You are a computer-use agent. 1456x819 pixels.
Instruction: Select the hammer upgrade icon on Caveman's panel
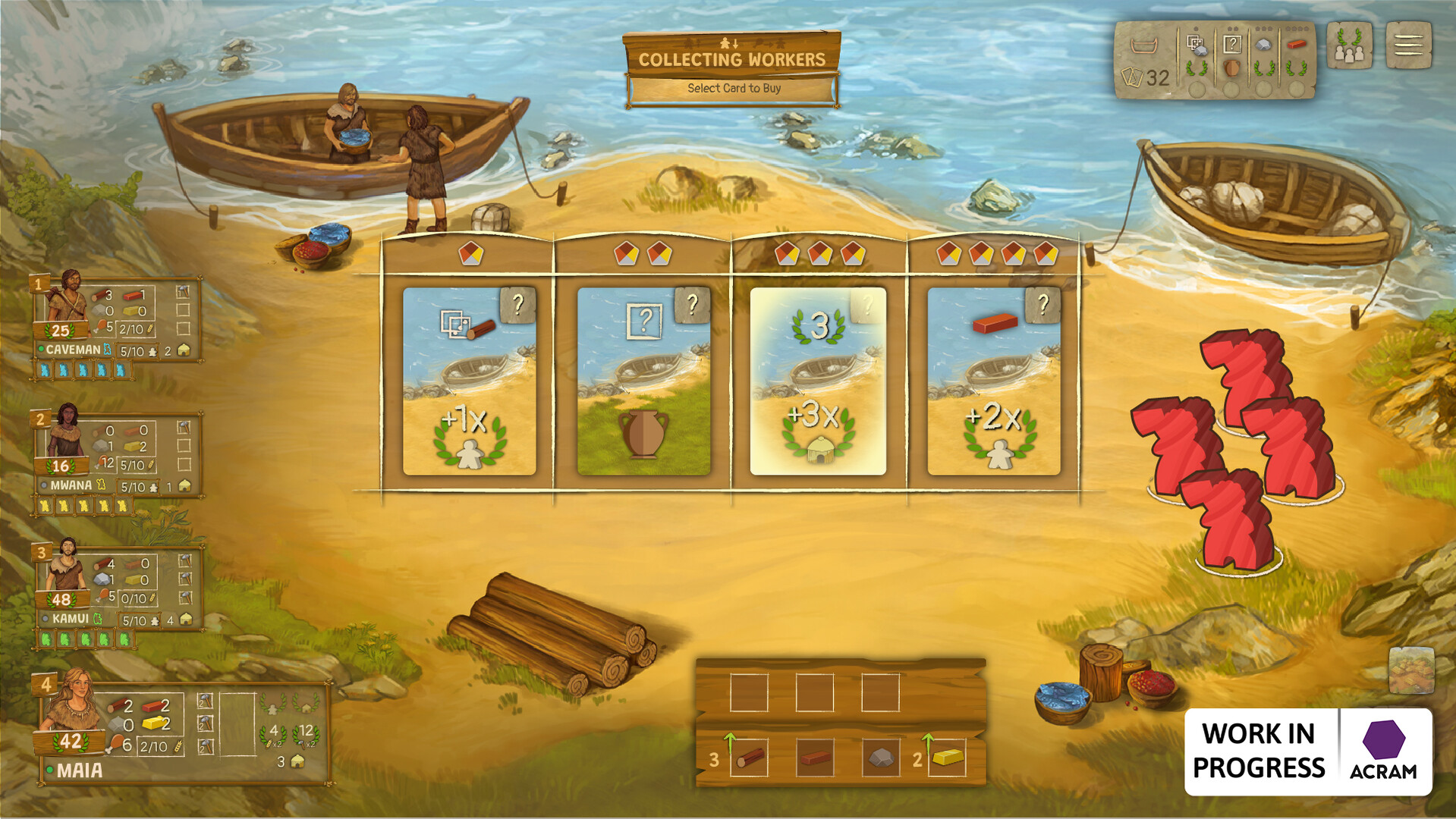[x=182, y=293]
